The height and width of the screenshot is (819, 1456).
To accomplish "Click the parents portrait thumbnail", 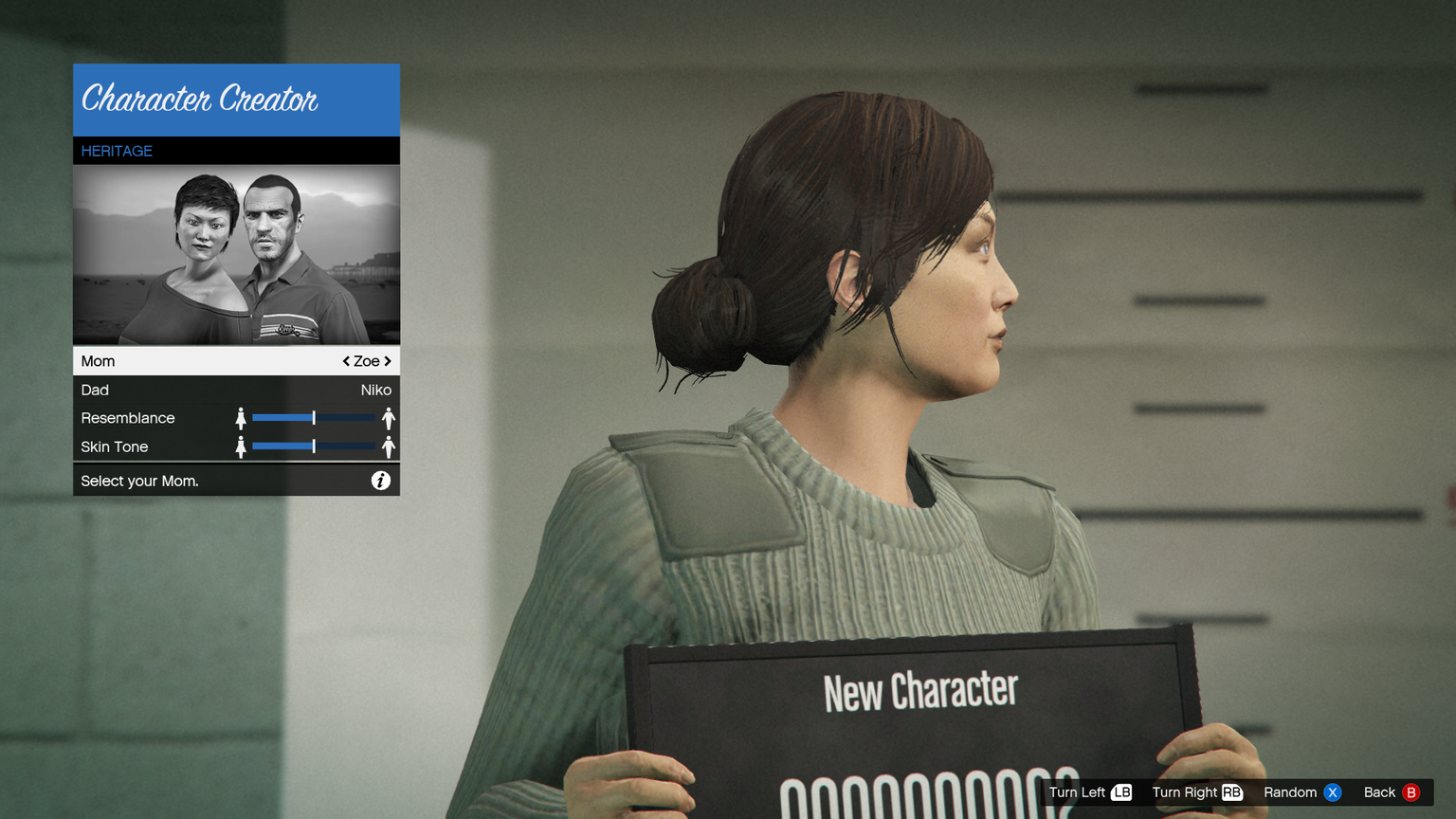I will (236, 254).
